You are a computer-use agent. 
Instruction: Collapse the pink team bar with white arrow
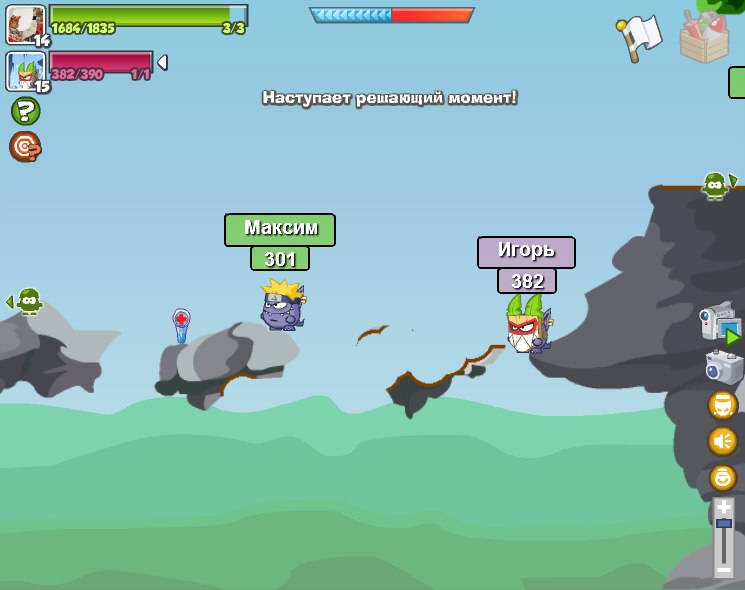pos(162,63)
